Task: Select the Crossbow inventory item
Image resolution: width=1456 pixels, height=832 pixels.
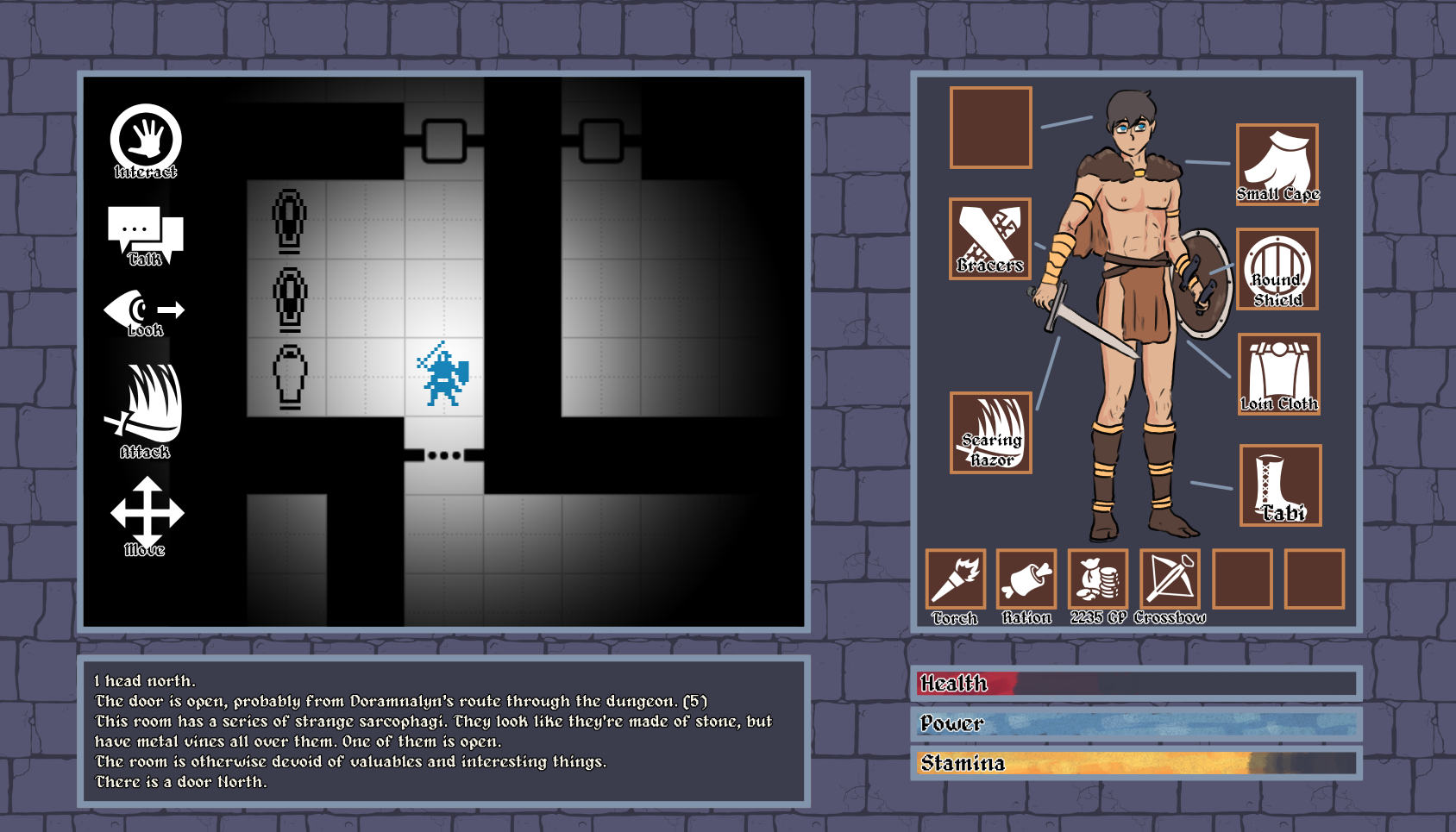Action: [1170, 579]
